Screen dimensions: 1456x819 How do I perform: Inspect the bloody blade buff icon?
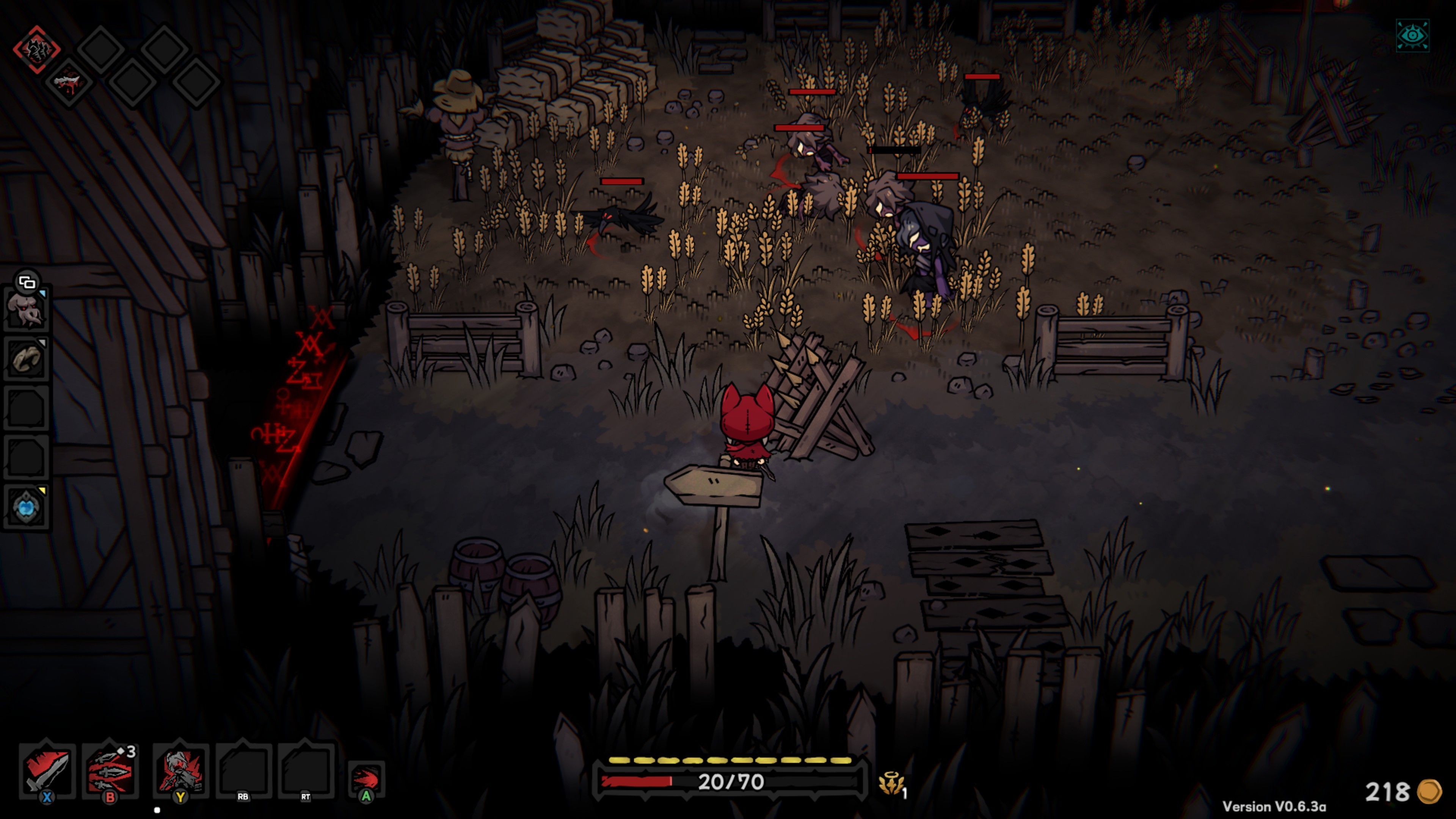[69, 82]
